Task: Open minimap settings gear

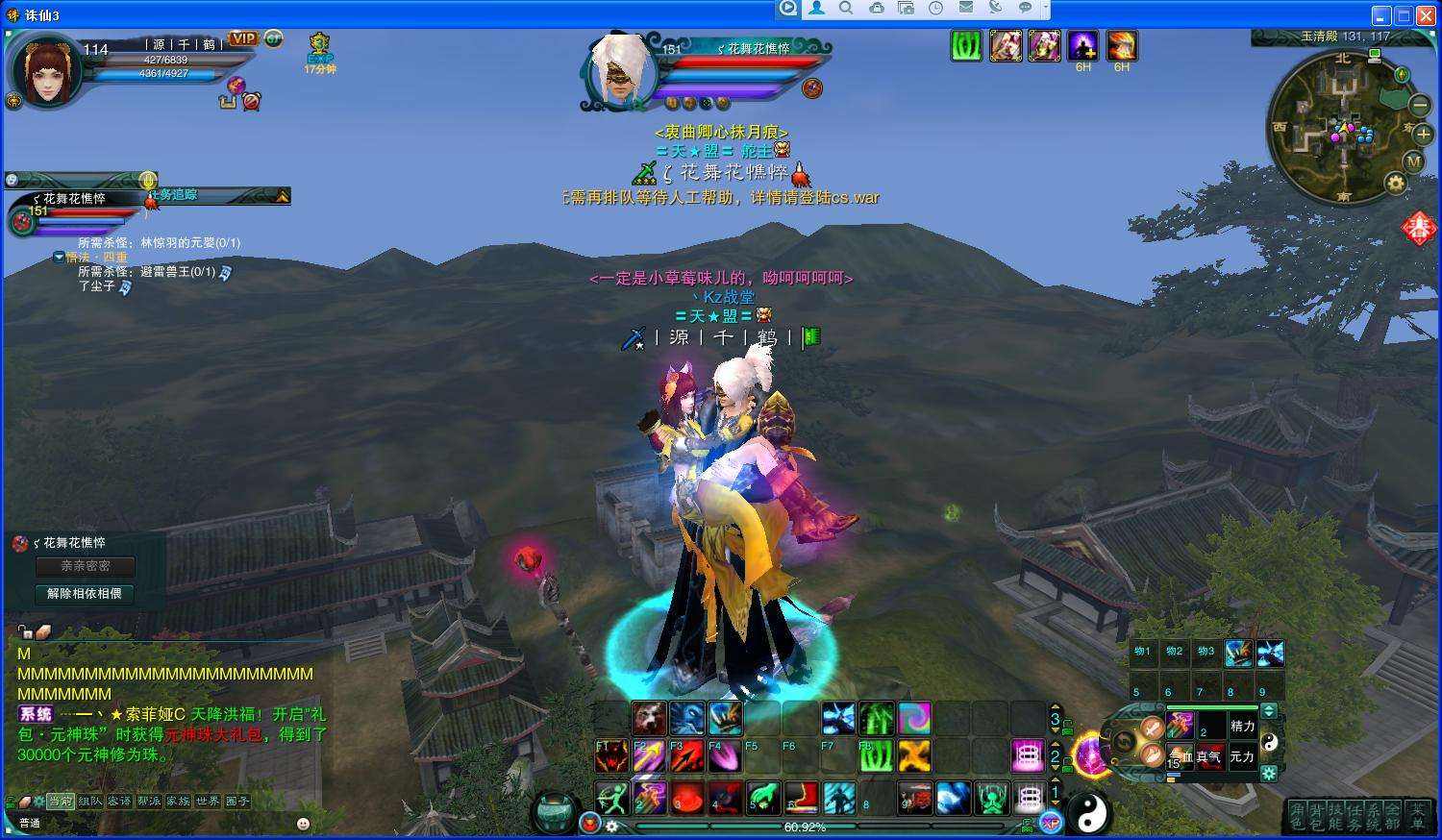Action: [x=1395, y=183]
